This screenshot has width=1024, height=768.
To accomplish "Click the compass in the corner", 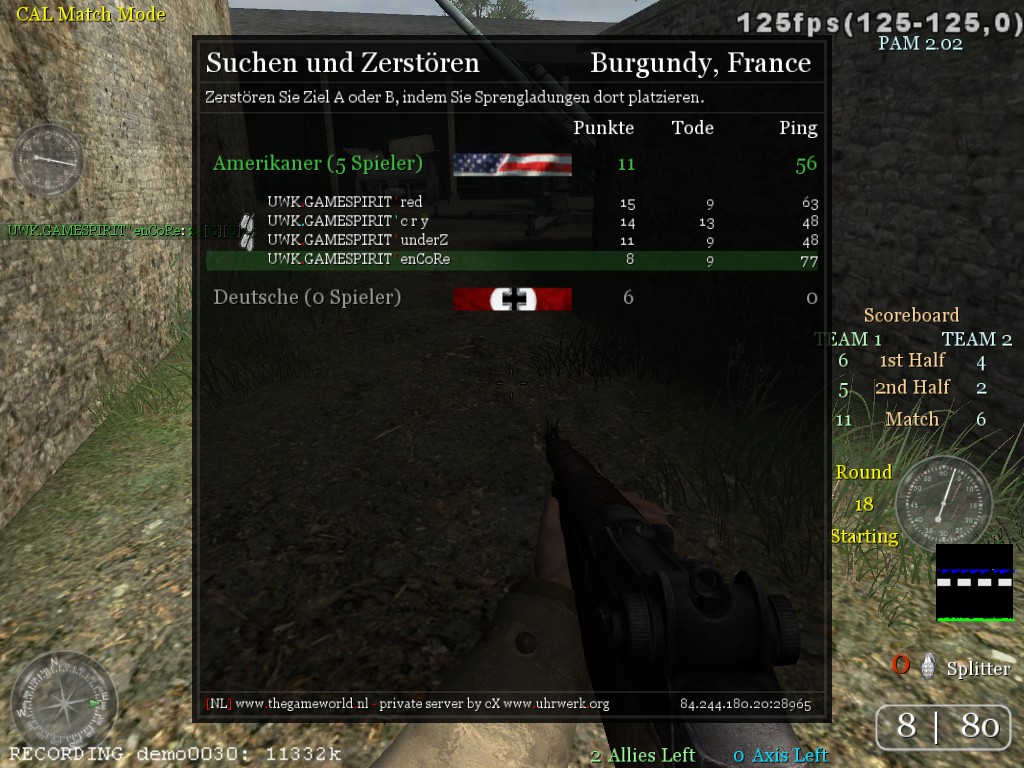I will (63, 697).
